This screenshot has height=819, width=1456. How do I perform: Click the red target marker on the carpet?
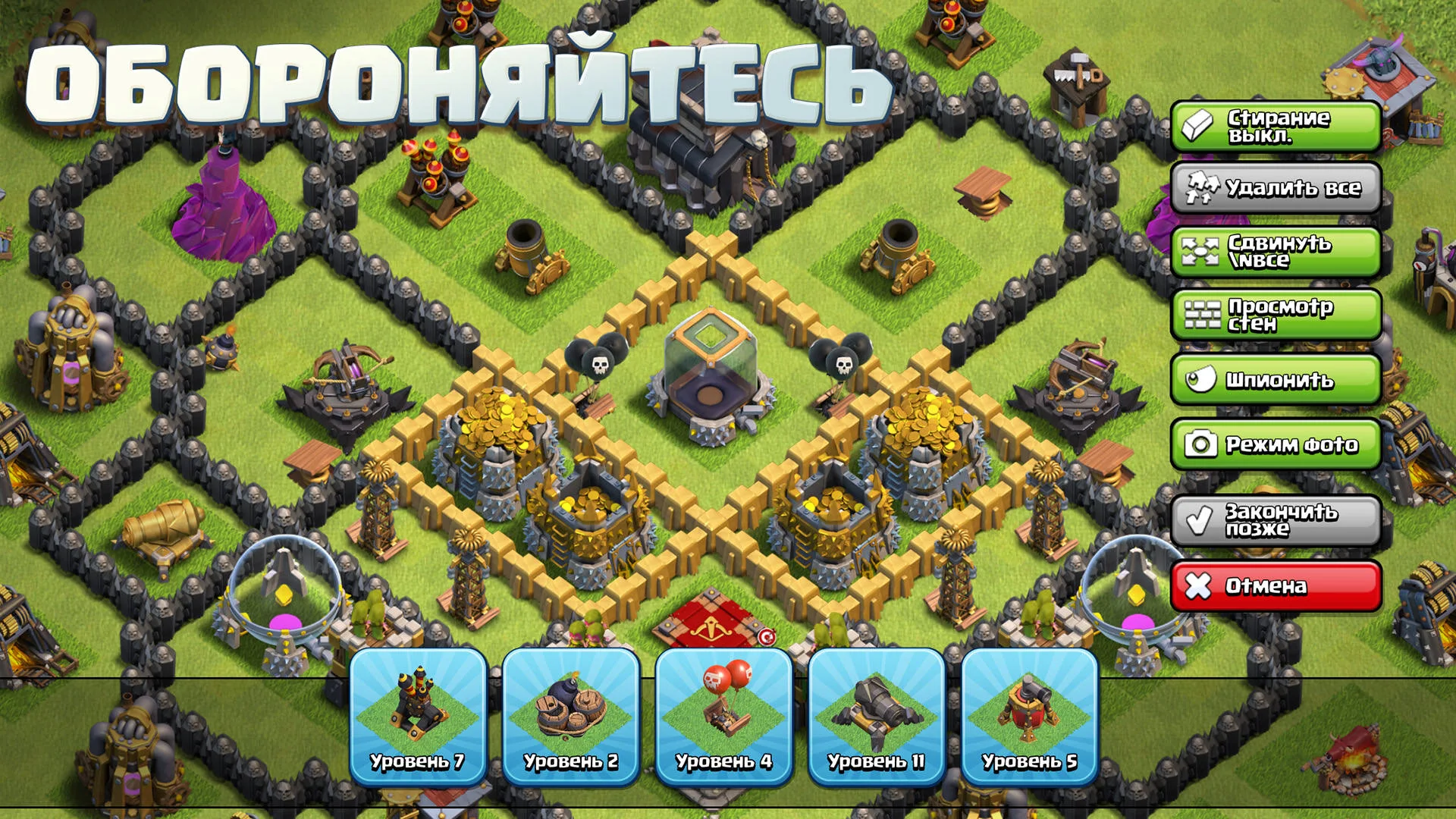(x=768, y=638)
